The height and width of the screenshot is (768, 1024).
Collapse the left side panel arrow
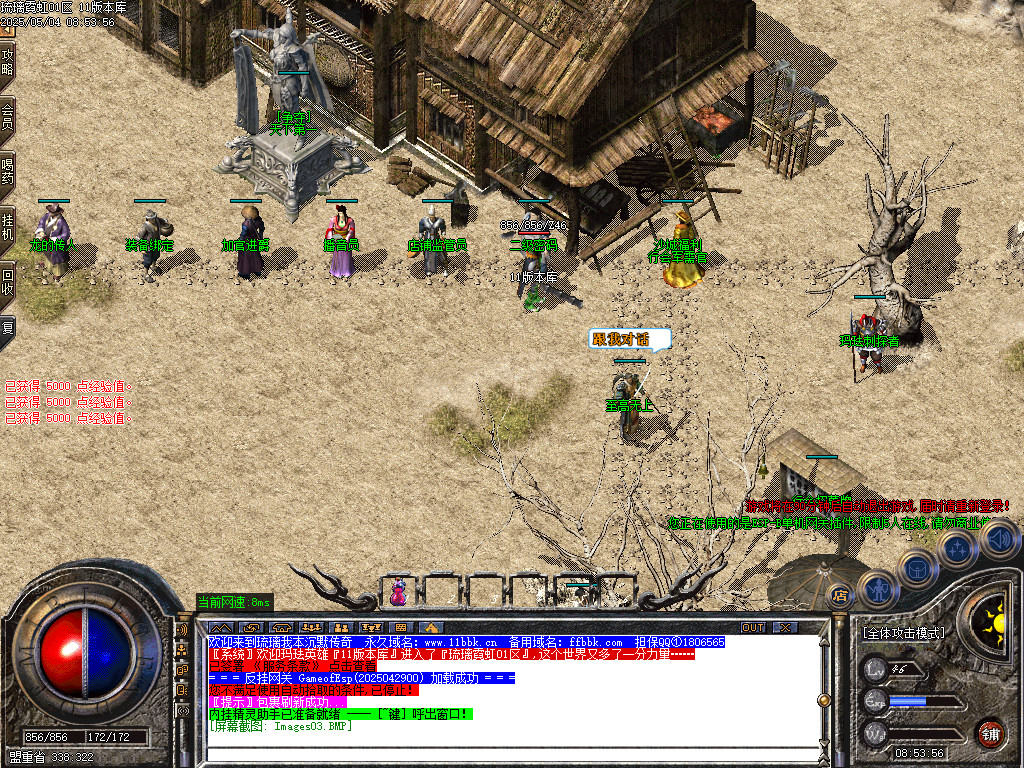(x=8, y=28)
